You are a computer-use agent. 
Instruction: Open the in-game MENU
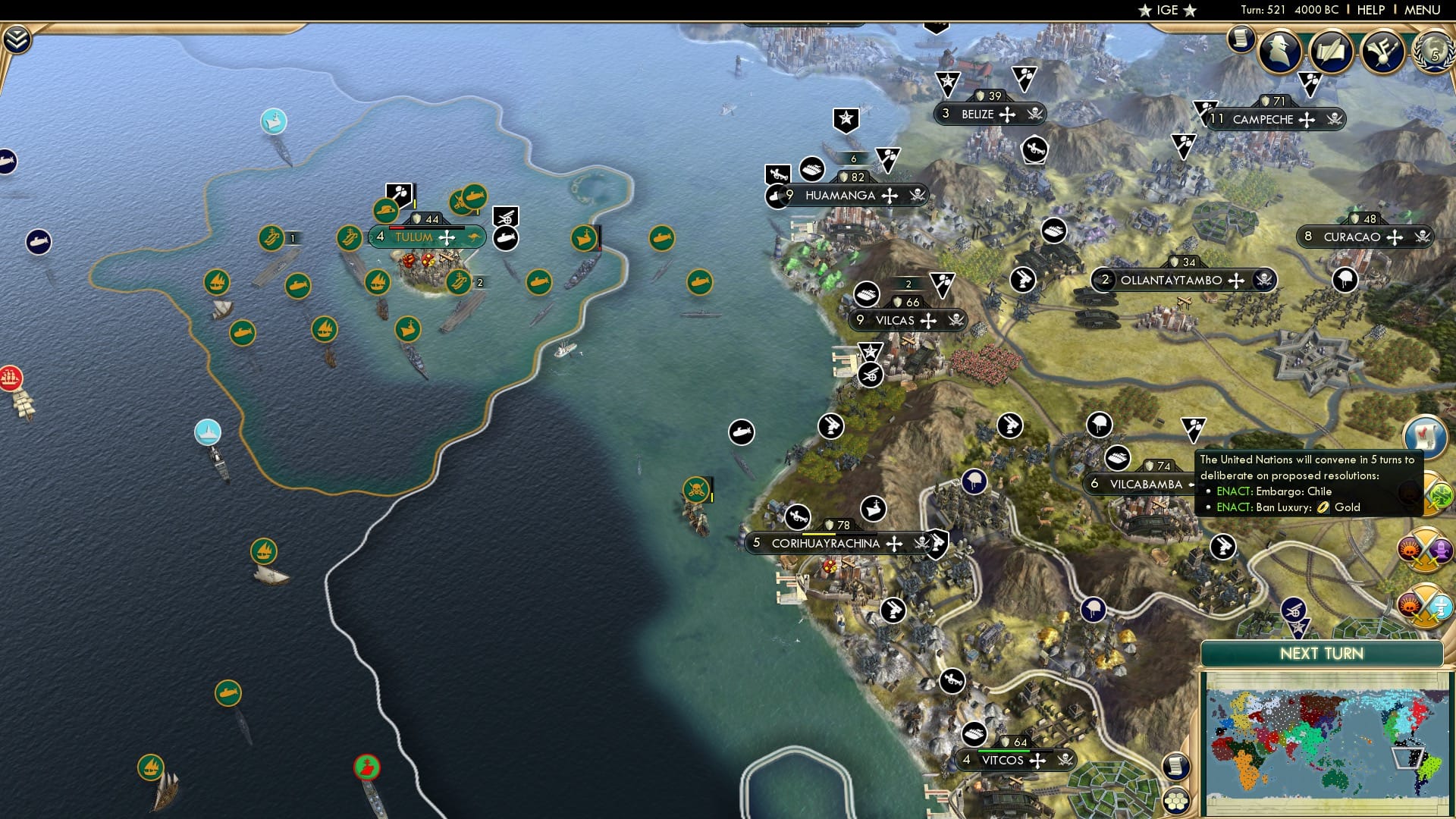[x=1424, y=10]
